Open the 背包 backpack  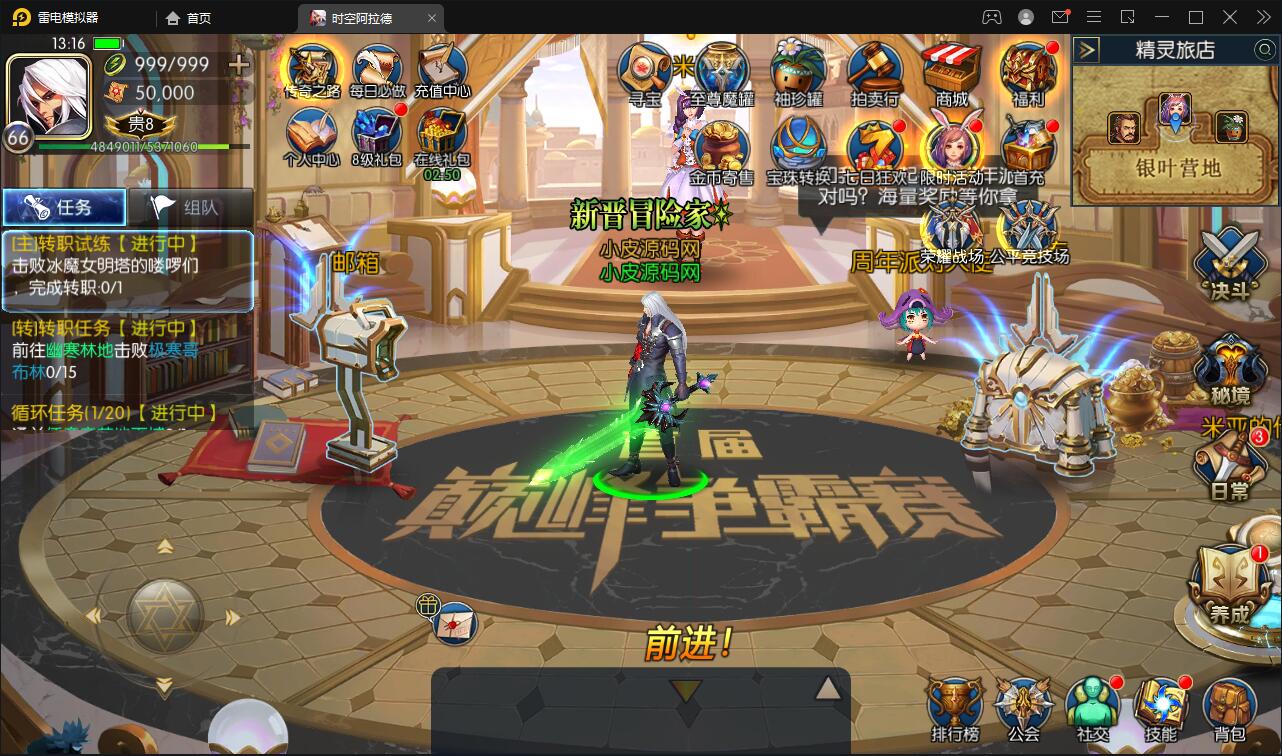coord(1229,708)
